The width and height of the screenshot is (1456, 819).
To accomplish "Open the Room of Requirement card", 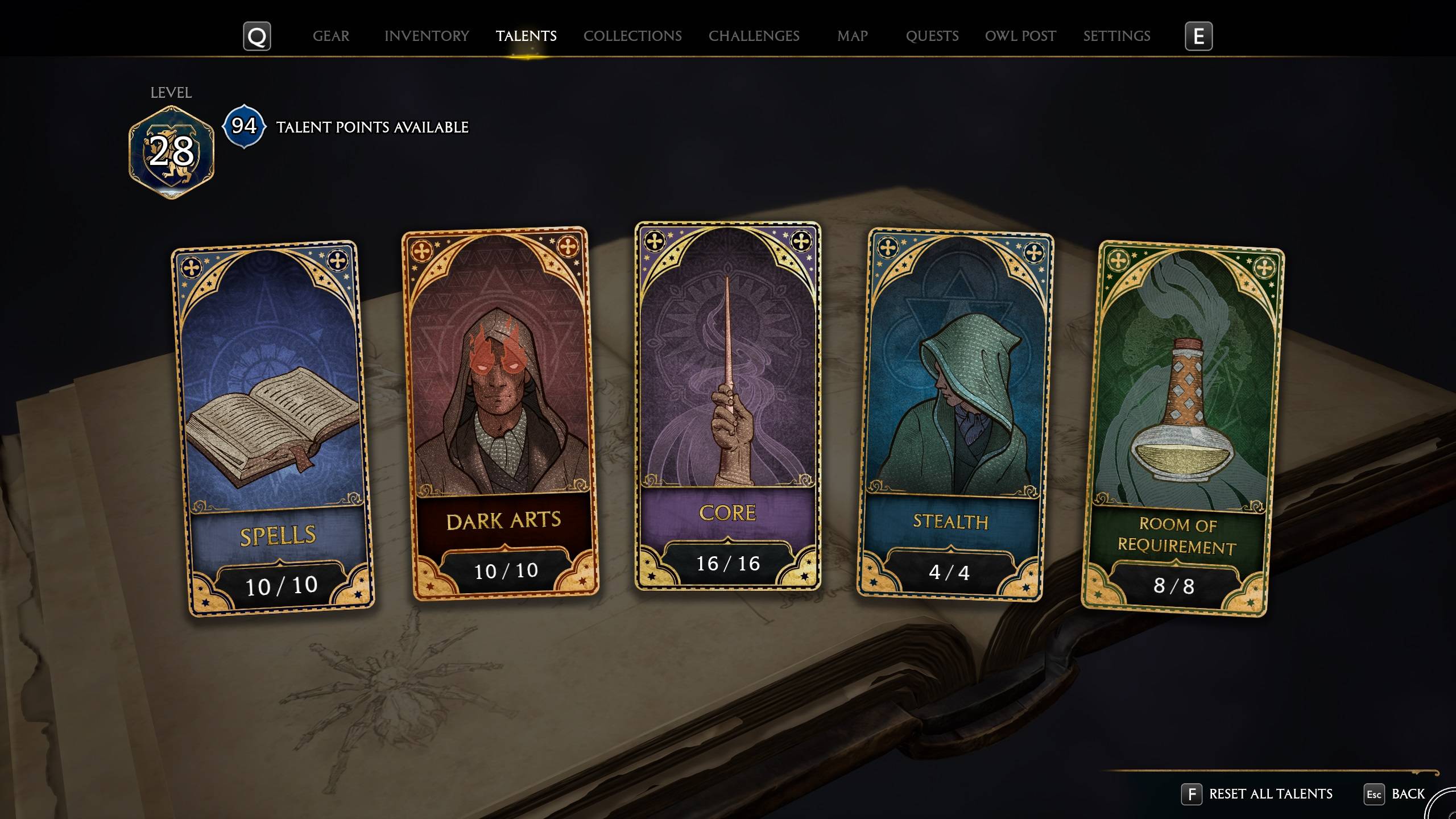I will coord(1182,428).
